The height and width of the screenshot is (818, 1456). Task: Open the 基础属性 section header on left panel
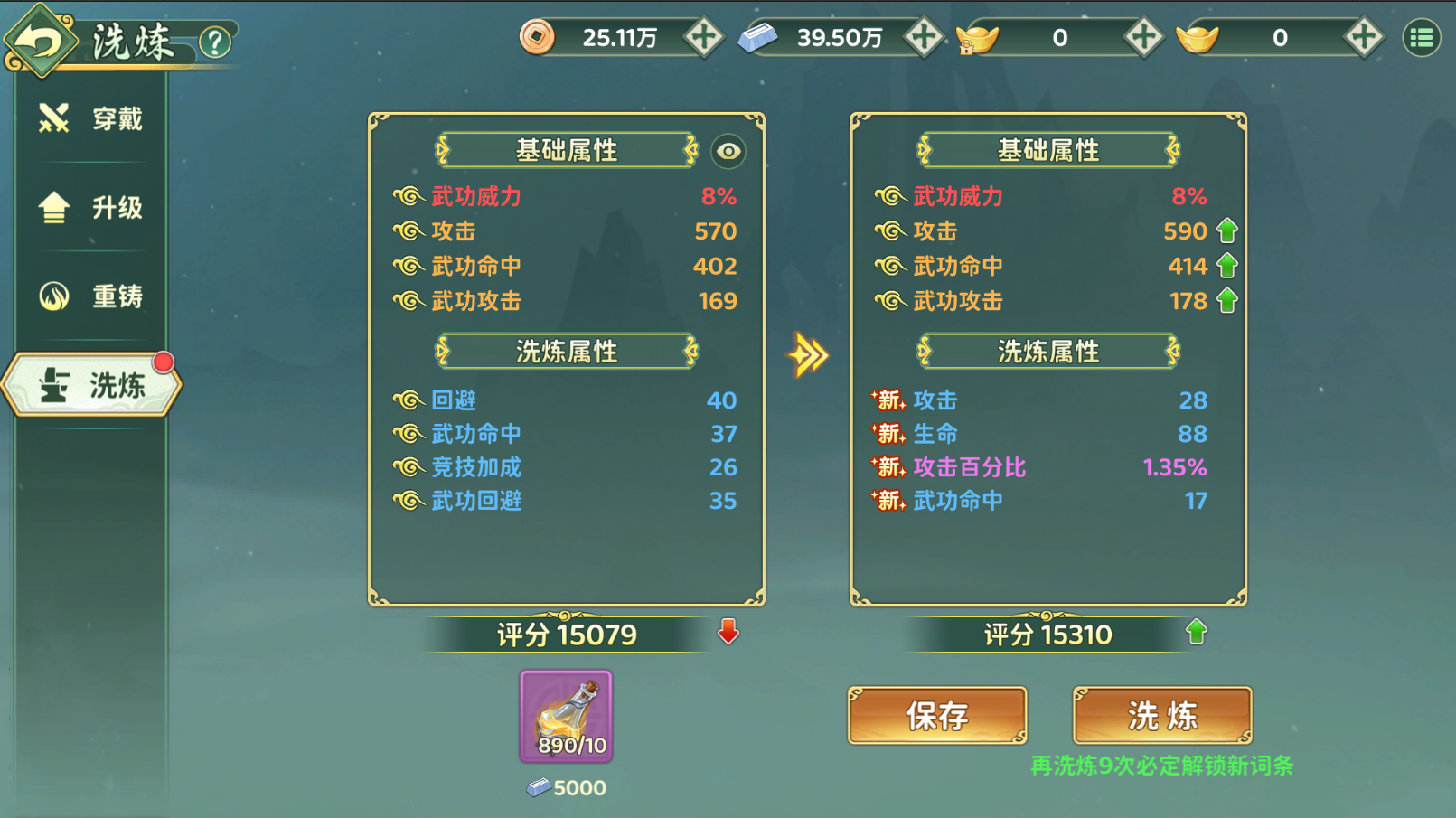point(566,152)
